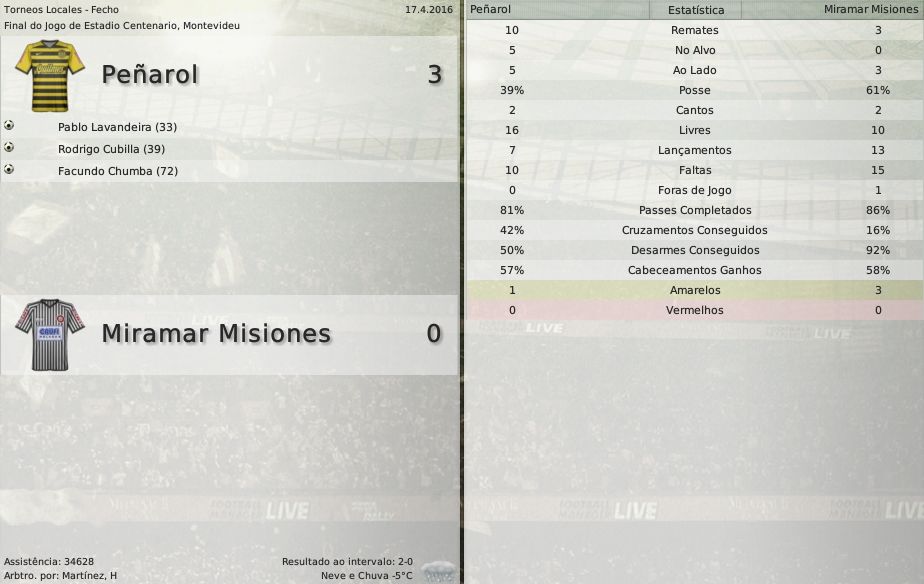The width and height of the screenshot is (924, 584).
Task: View Facundo Chumba's profile
Action: 118,171
